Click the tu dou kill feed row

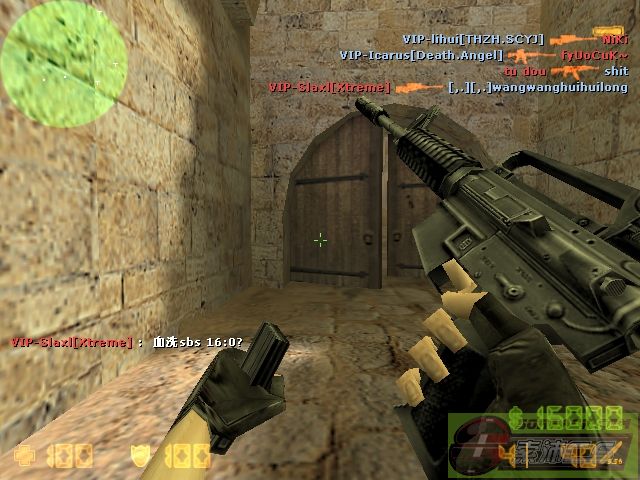(565, 71)
